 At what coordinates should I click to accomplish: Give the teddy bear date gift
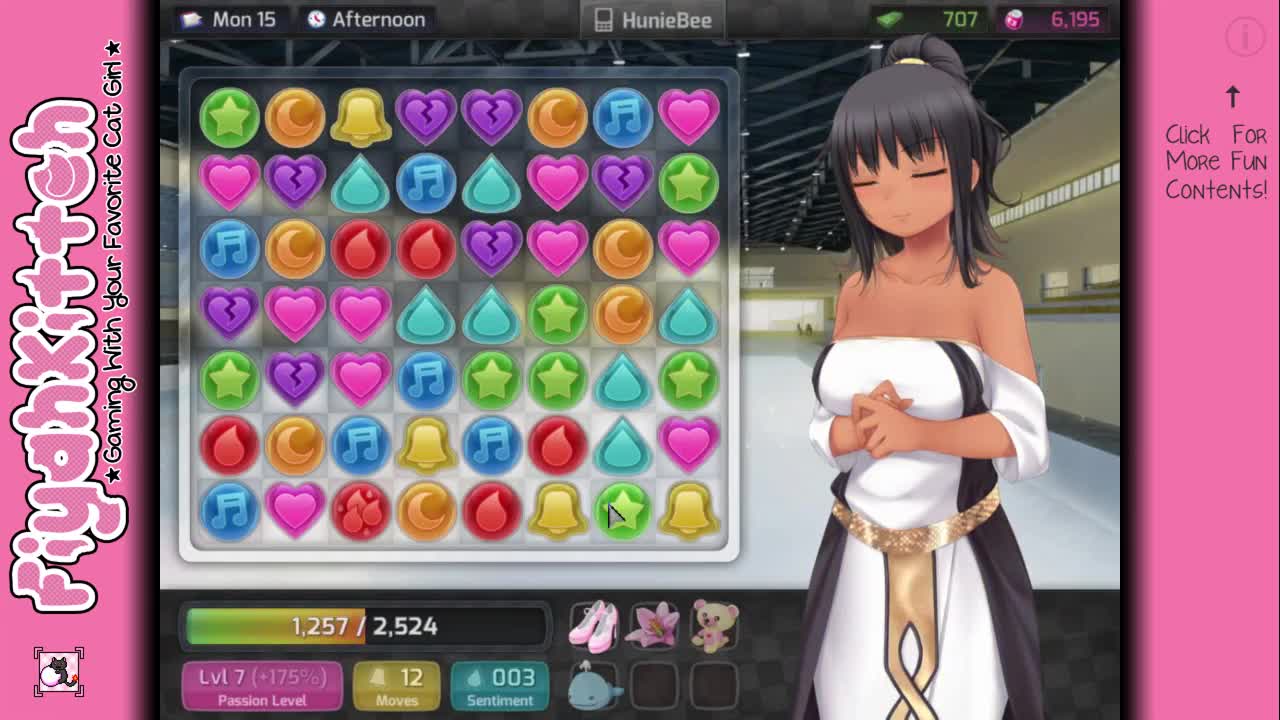point(714,625)
